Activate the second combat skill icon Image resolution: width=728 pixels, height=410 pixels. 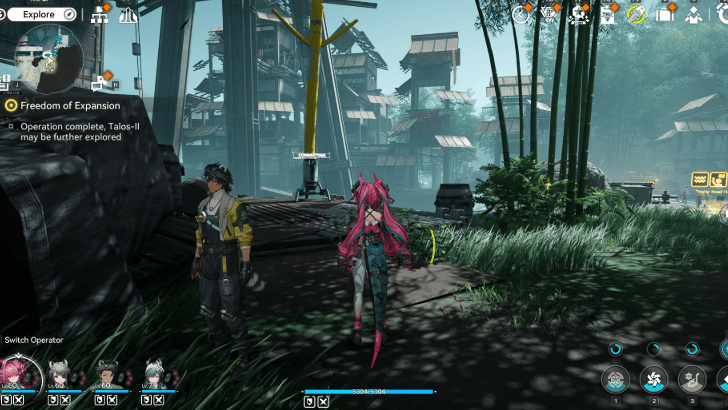pos(653,379)
